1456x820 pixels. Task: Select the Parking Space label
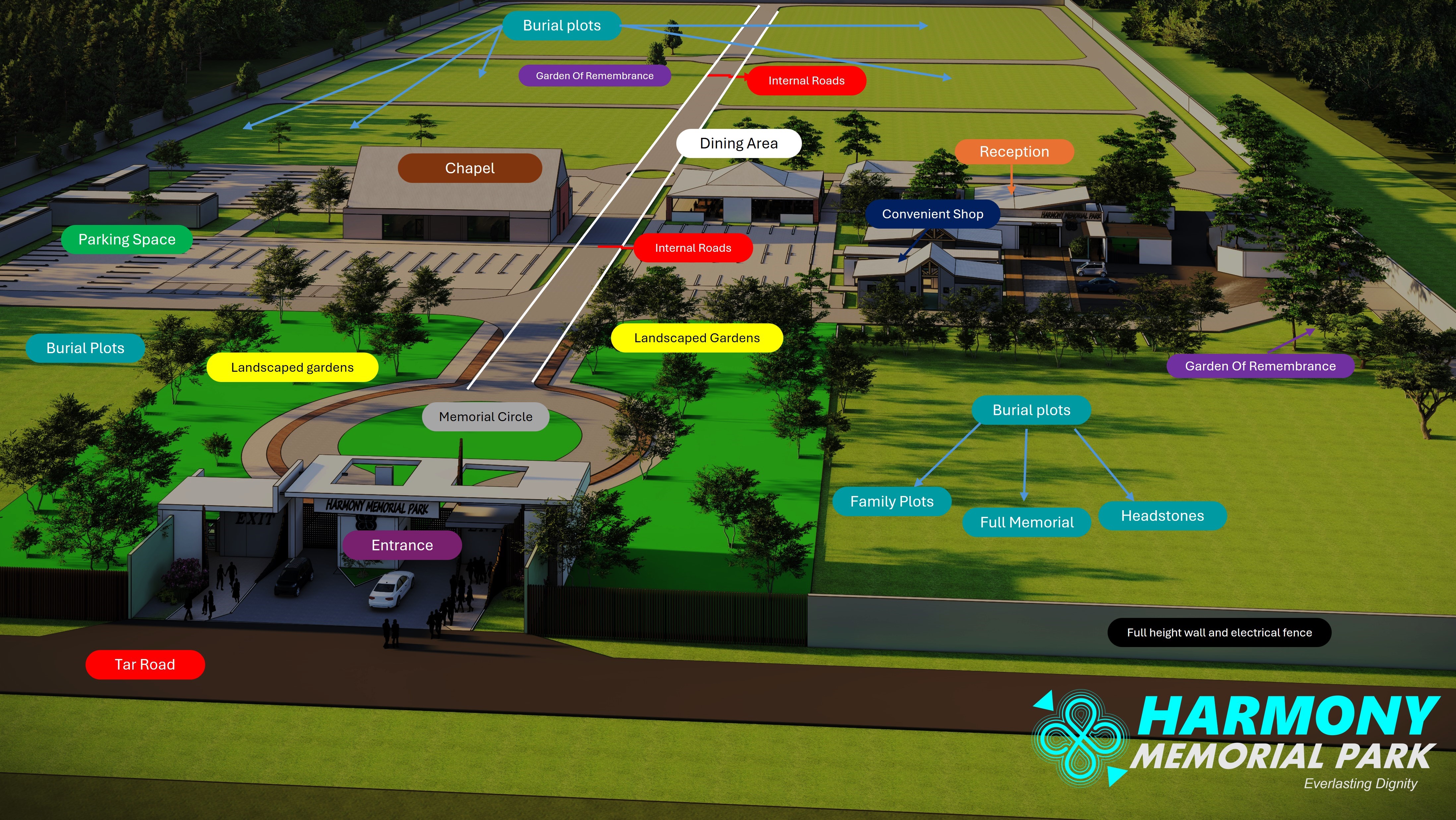coord(127,240)
